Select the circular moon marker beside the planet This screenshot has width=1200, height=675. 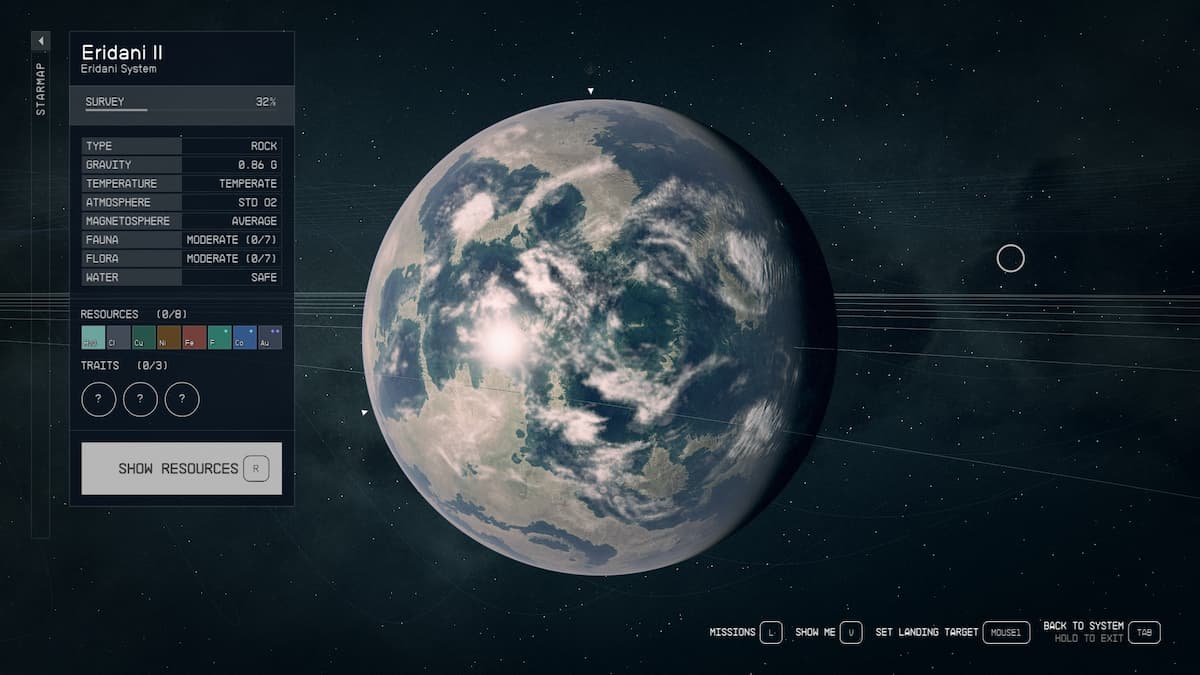click(x=1011, y=259)
